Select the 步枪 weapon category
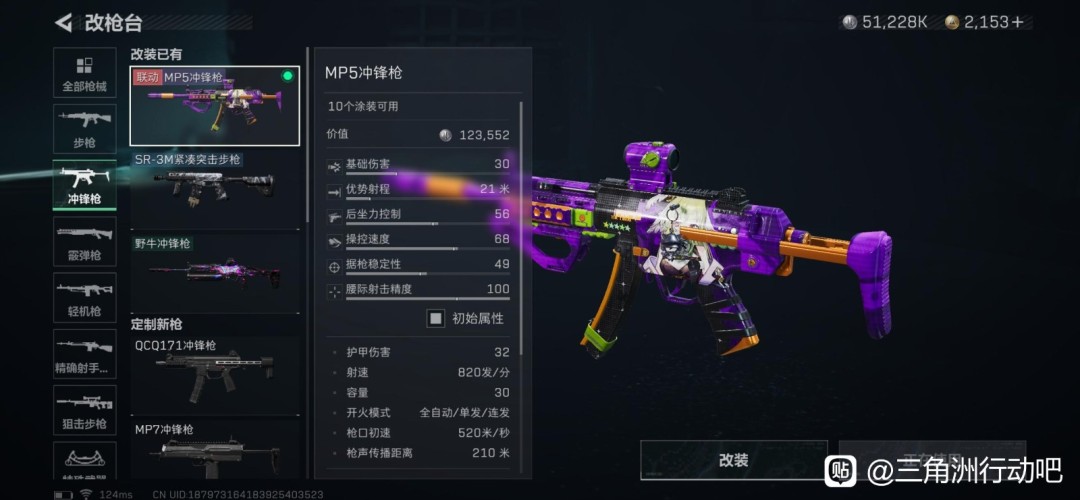 click(84, 129)
